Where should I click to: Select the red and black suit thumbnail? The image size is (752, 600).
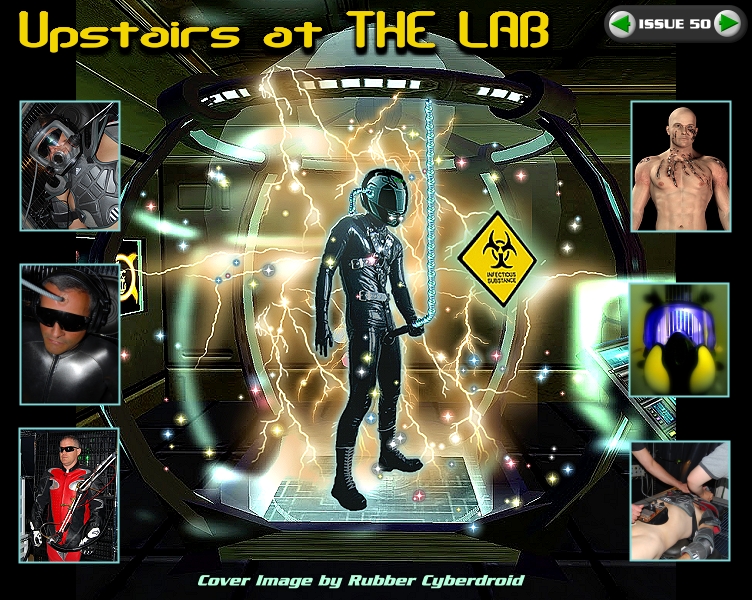pos(69,494)
